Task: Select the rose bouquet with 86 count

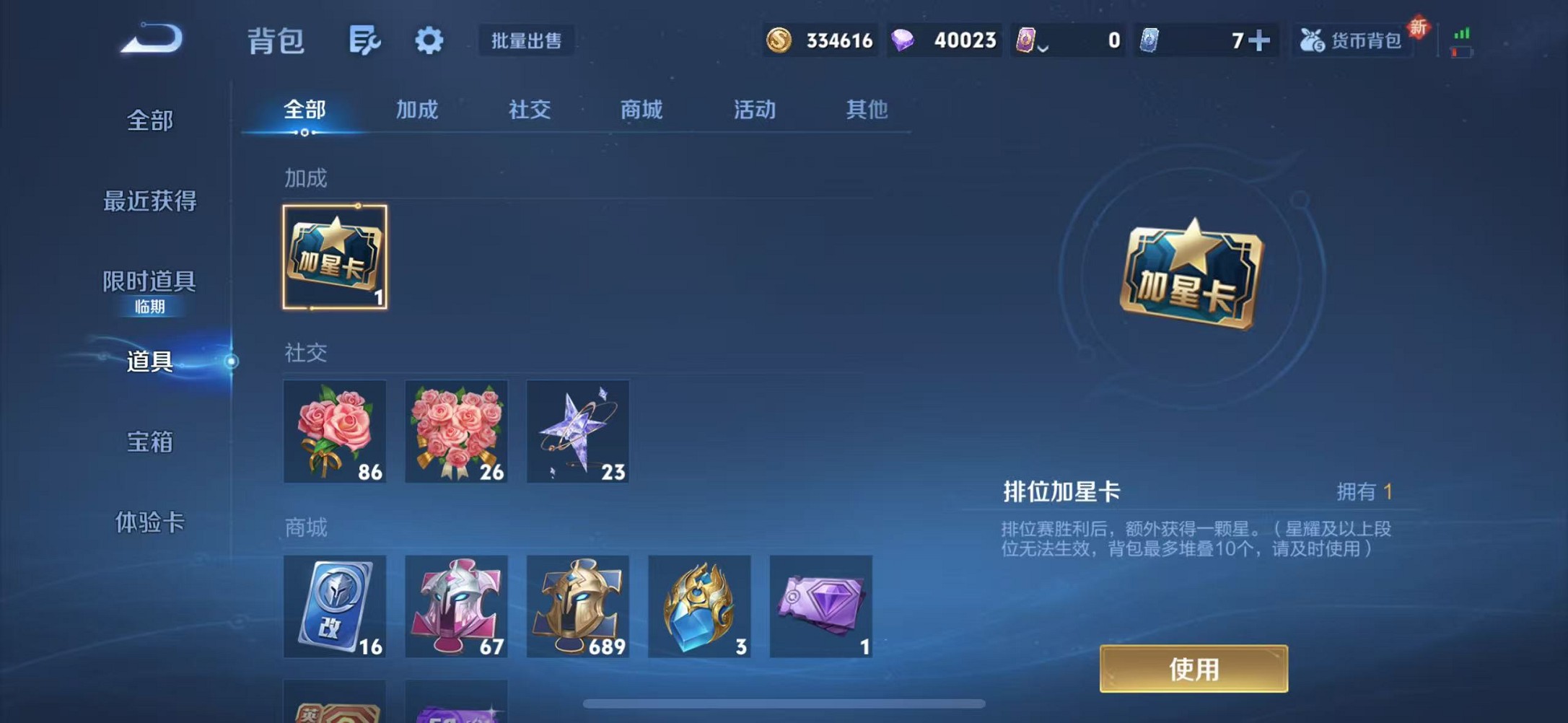Action: point(335,431)
